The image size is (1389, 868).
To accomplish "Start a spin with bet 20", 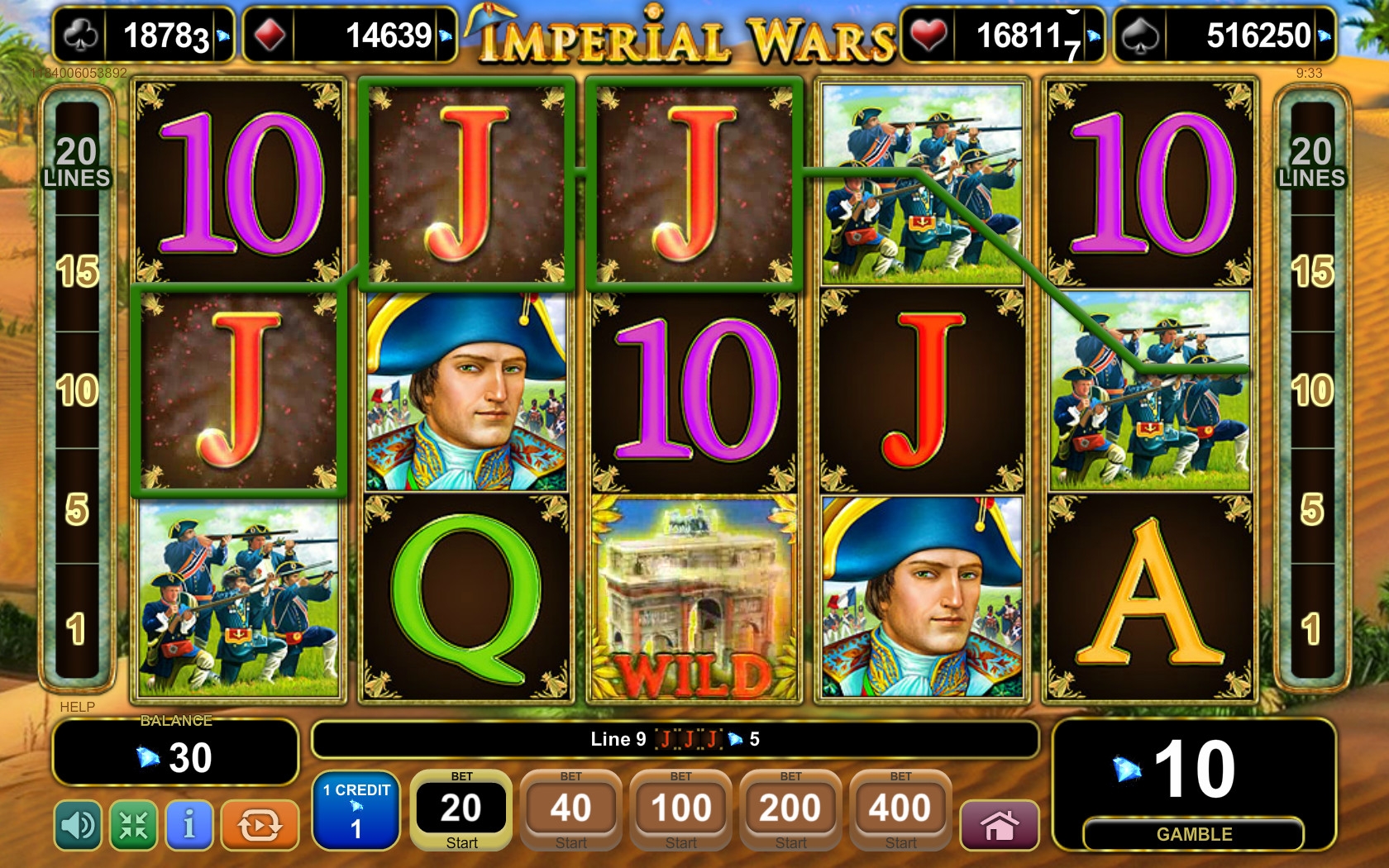I will coord(461,811).
